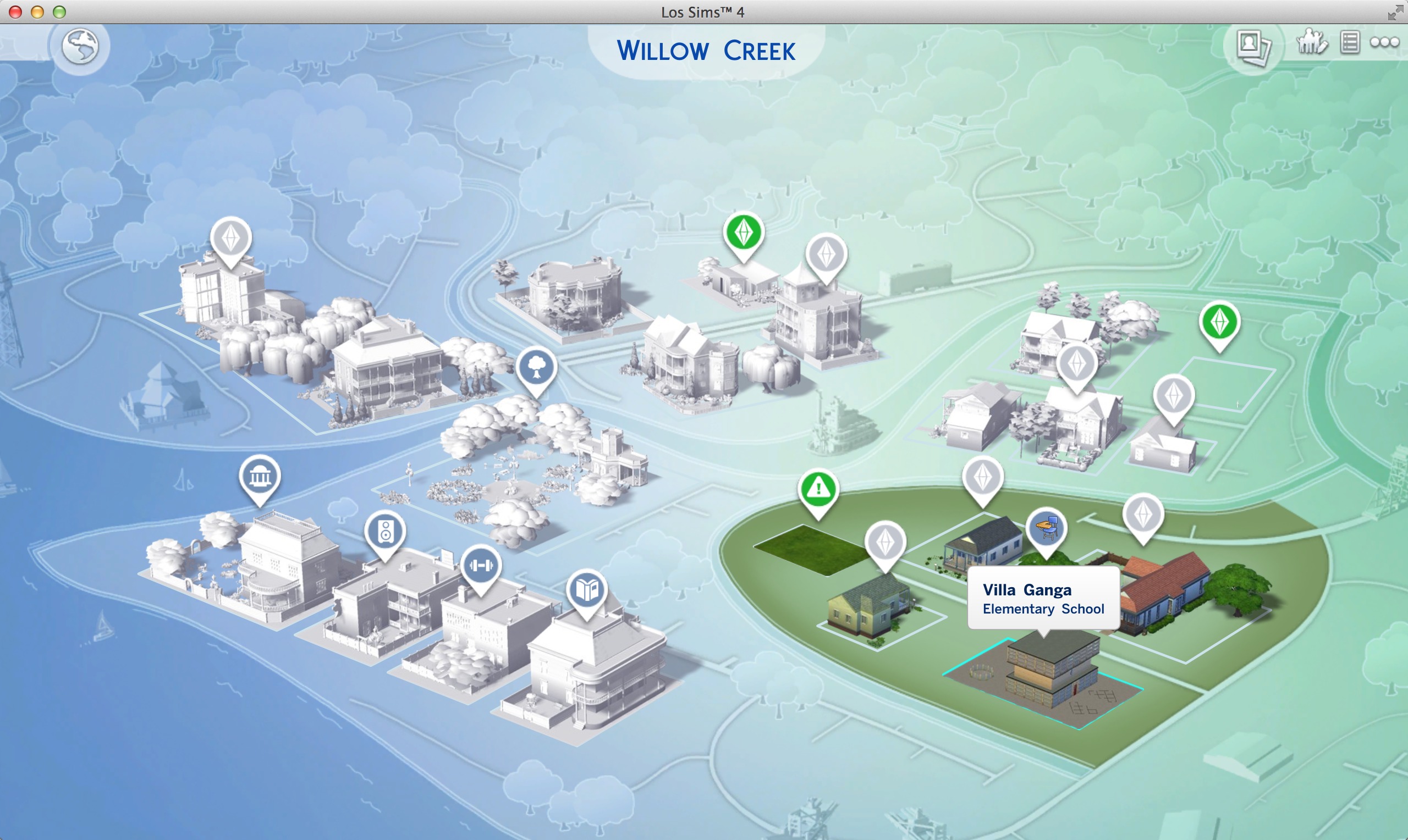The image size is (1408, 840).
Task: Open the list panel icon
Action: [x=1350, y=42]
